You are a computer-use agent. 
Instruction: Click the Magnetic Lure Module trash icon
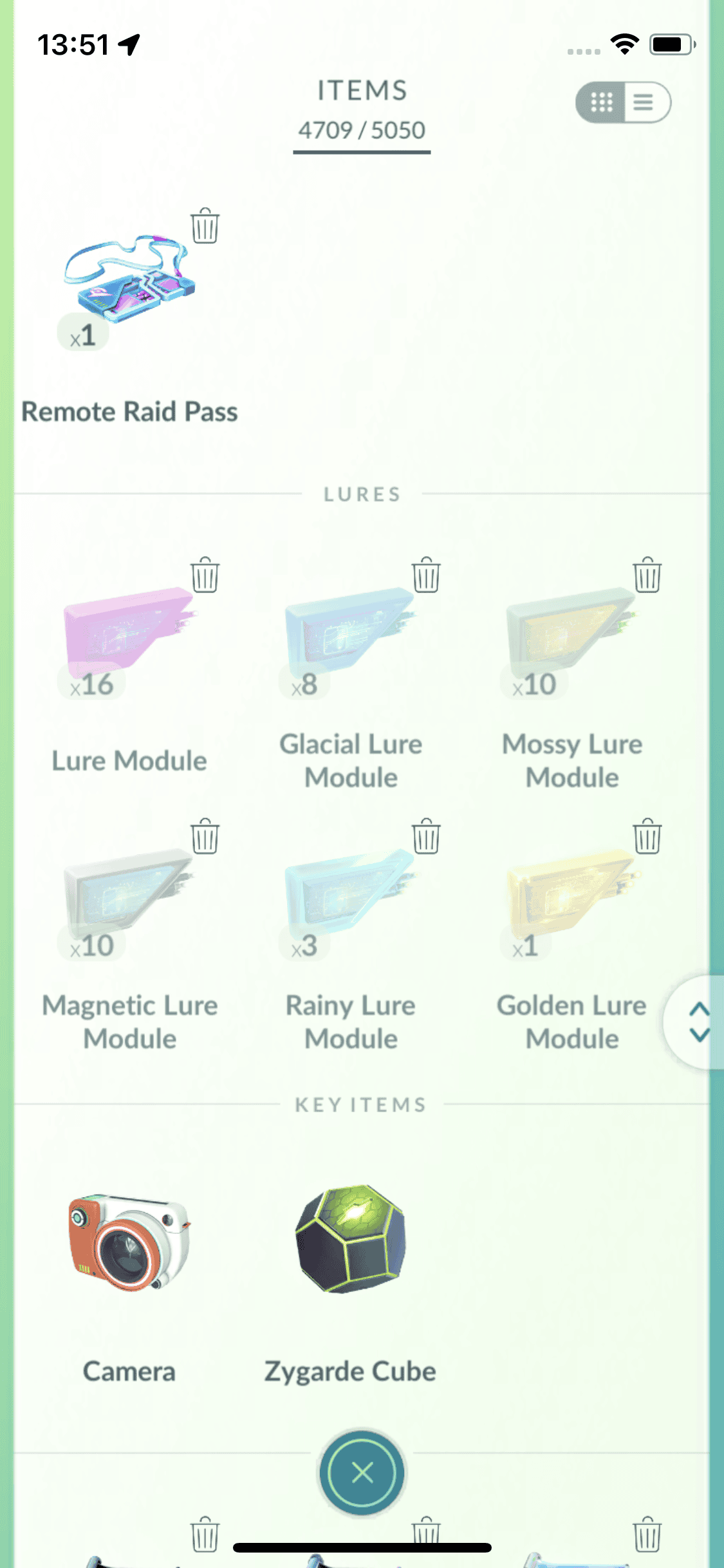(205, 837)
